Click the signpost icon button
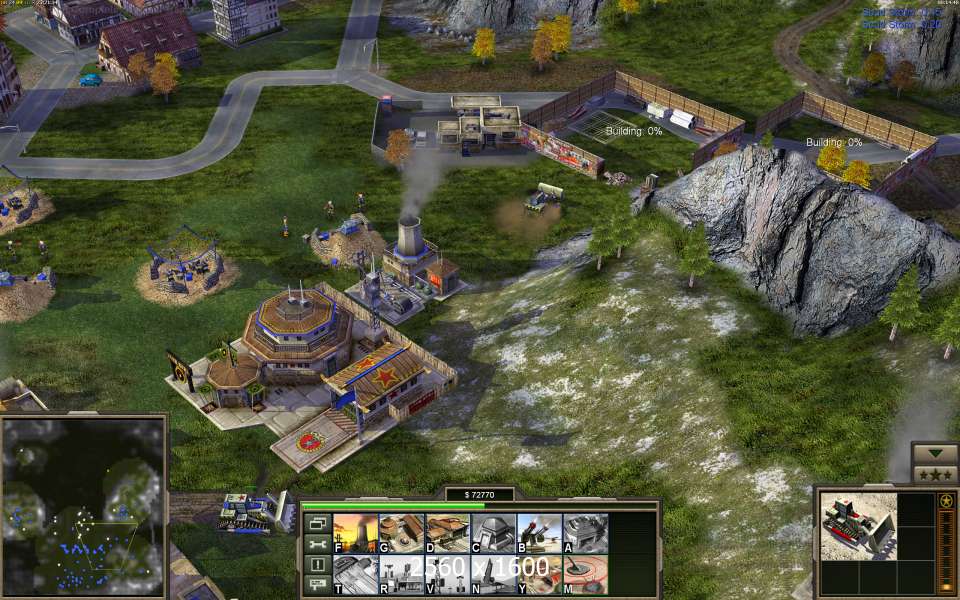The width and height of the screenshot is (960, 600). coord(315,585)
